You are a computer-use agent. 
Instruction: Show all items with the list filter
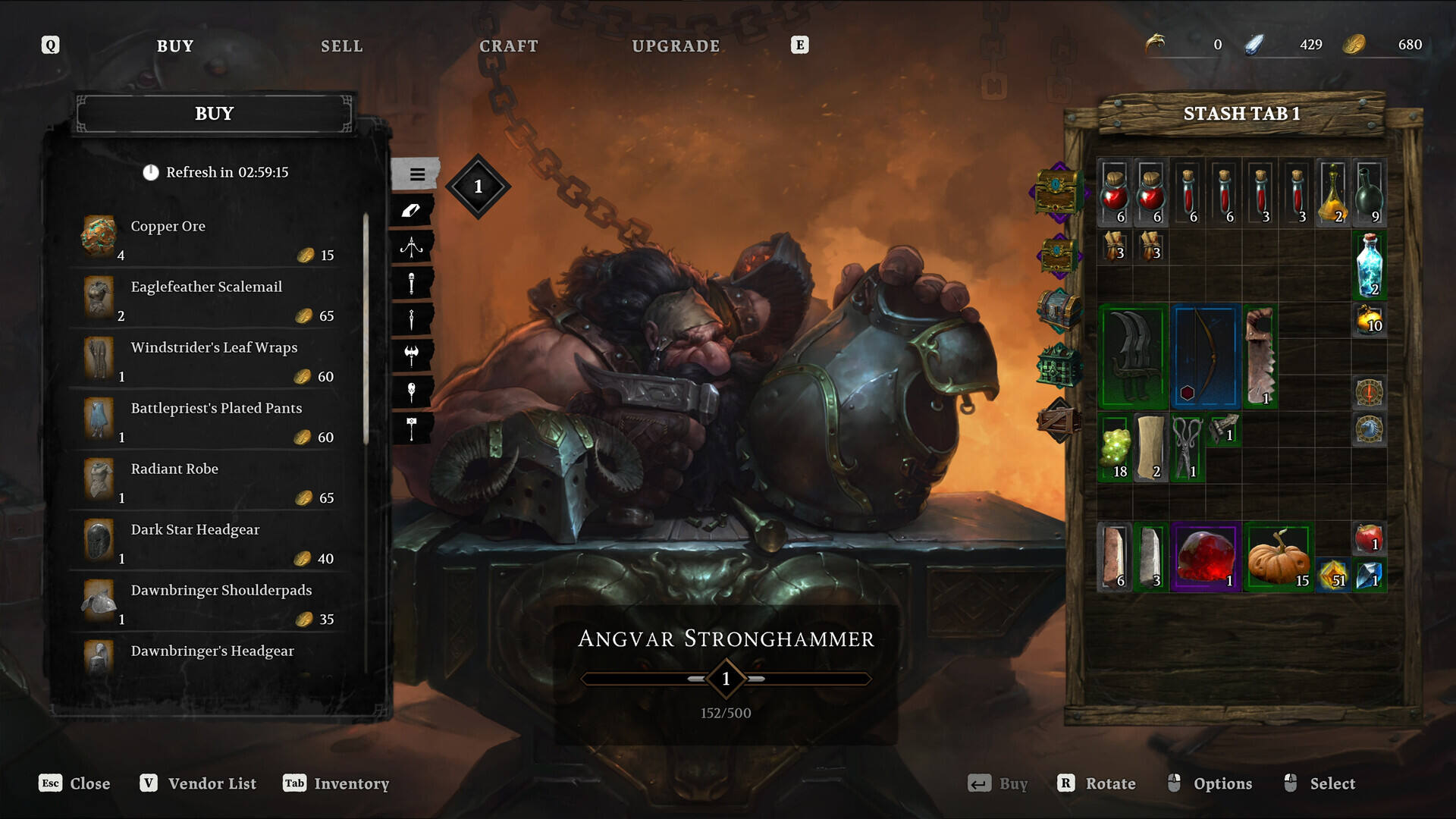pos(416,174)
